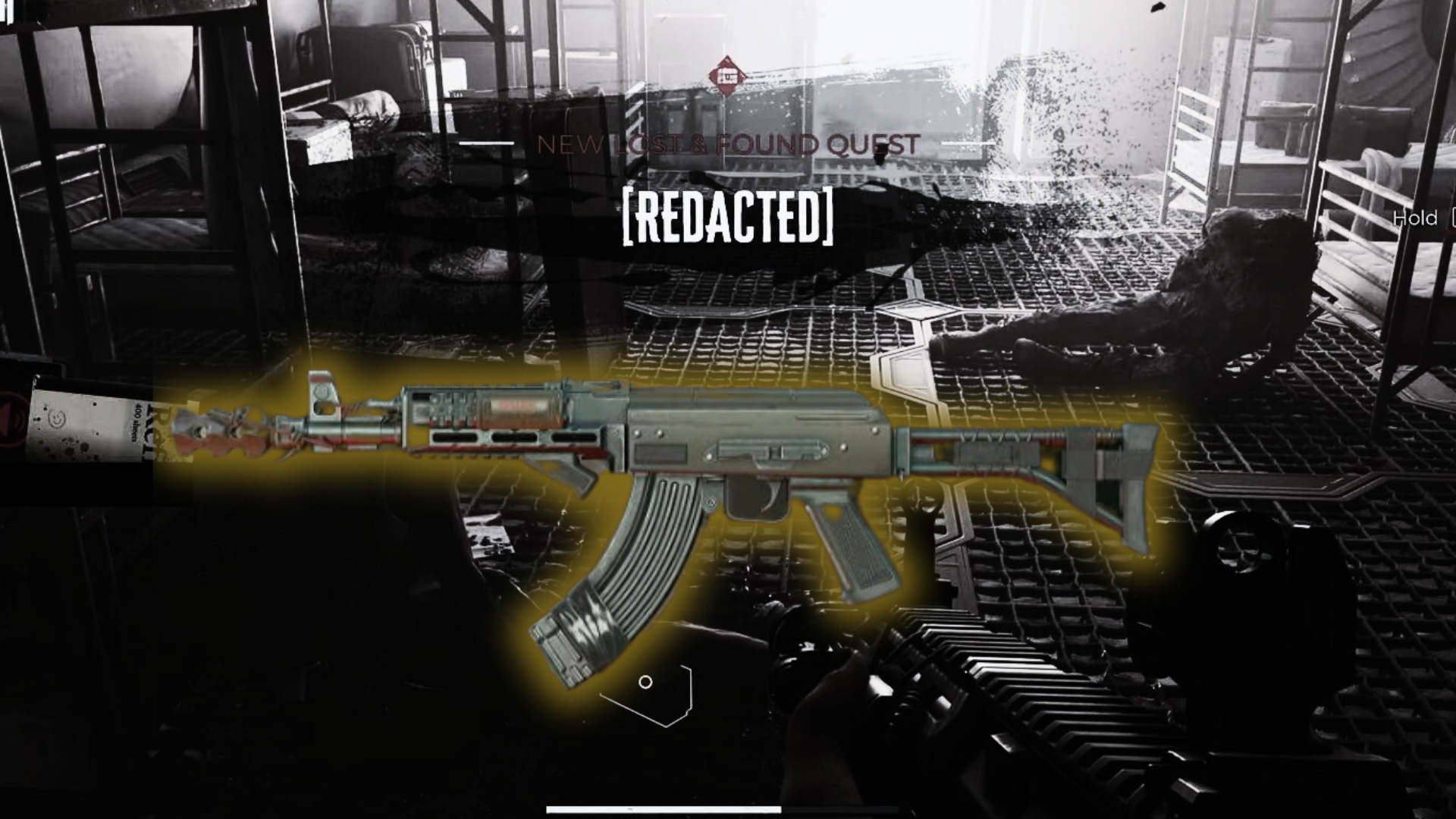Click the red quest marker icon above the banner
1456x819 pixels.
pyautogui.click(x=727, y=77)
